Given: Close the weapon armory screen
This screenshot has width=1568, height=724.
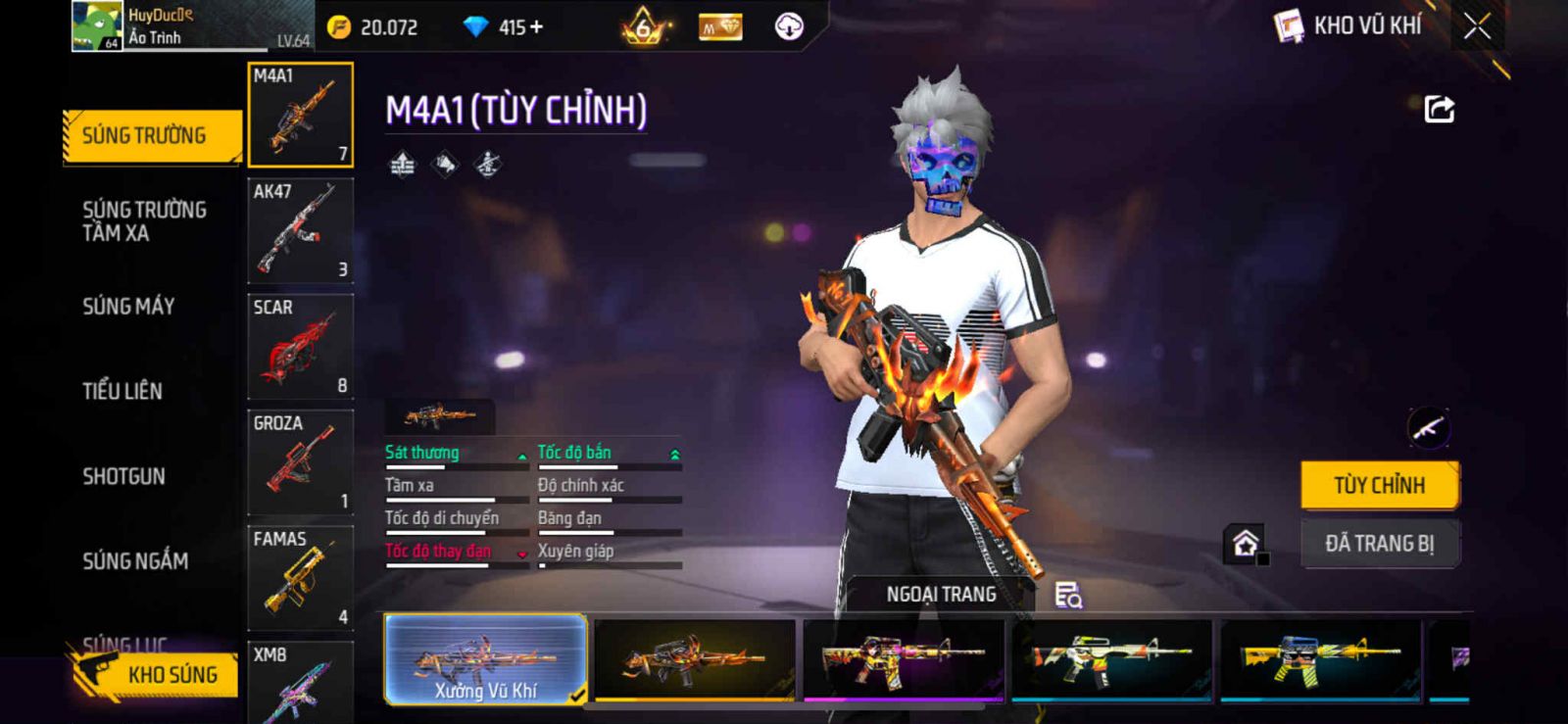Looking at the screenshot, I should tap(1477, 26).
